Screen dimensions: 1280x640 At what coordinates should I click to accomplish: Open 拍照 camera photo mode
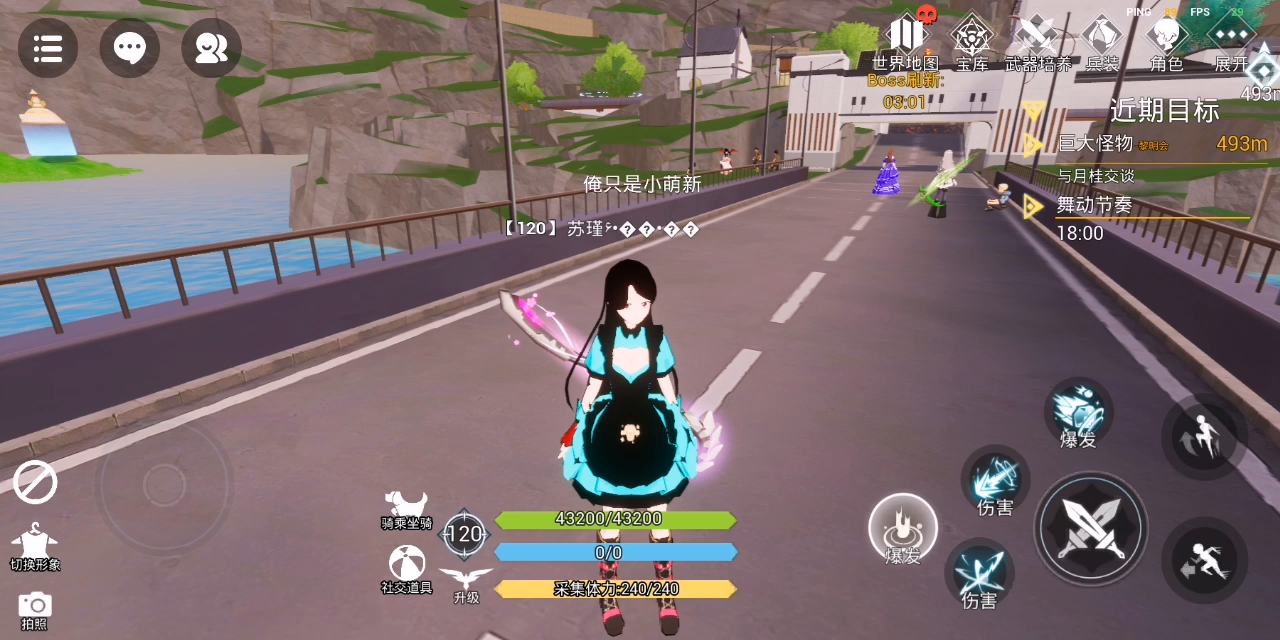tap(35, 608)
